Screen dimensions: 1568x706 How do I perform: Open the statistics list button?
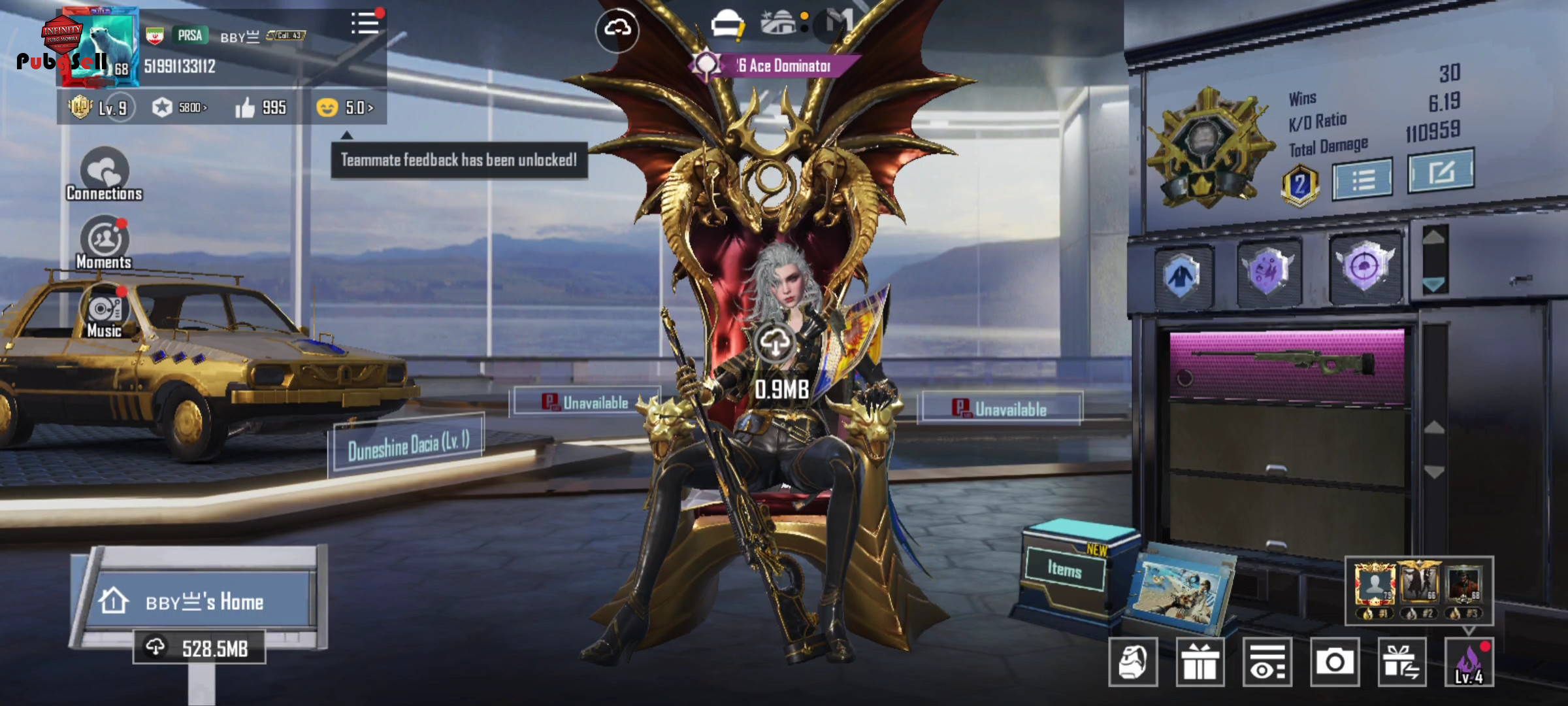(x=1362, y=179)
